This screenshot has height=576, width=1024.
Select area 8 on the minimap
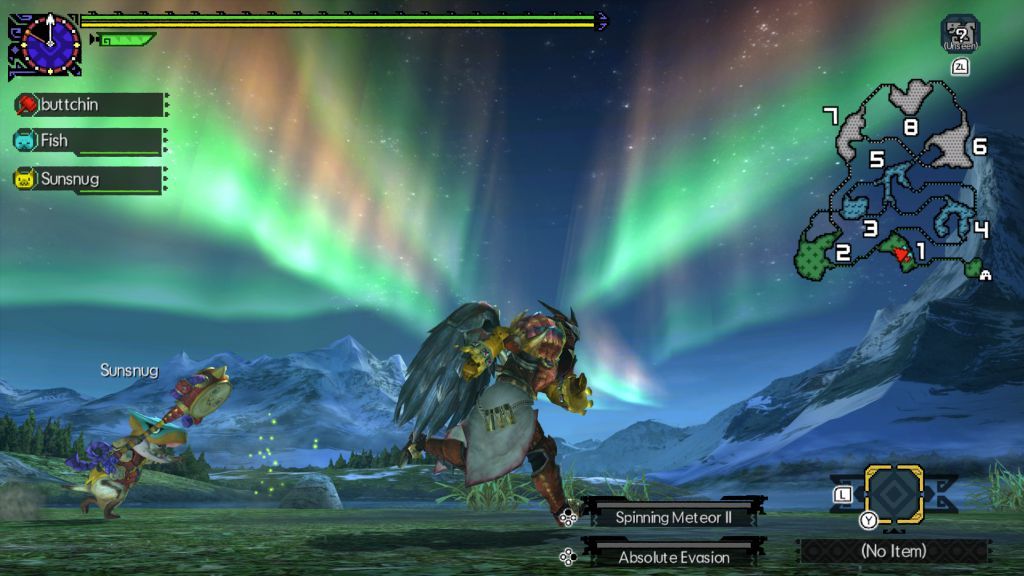910,127
